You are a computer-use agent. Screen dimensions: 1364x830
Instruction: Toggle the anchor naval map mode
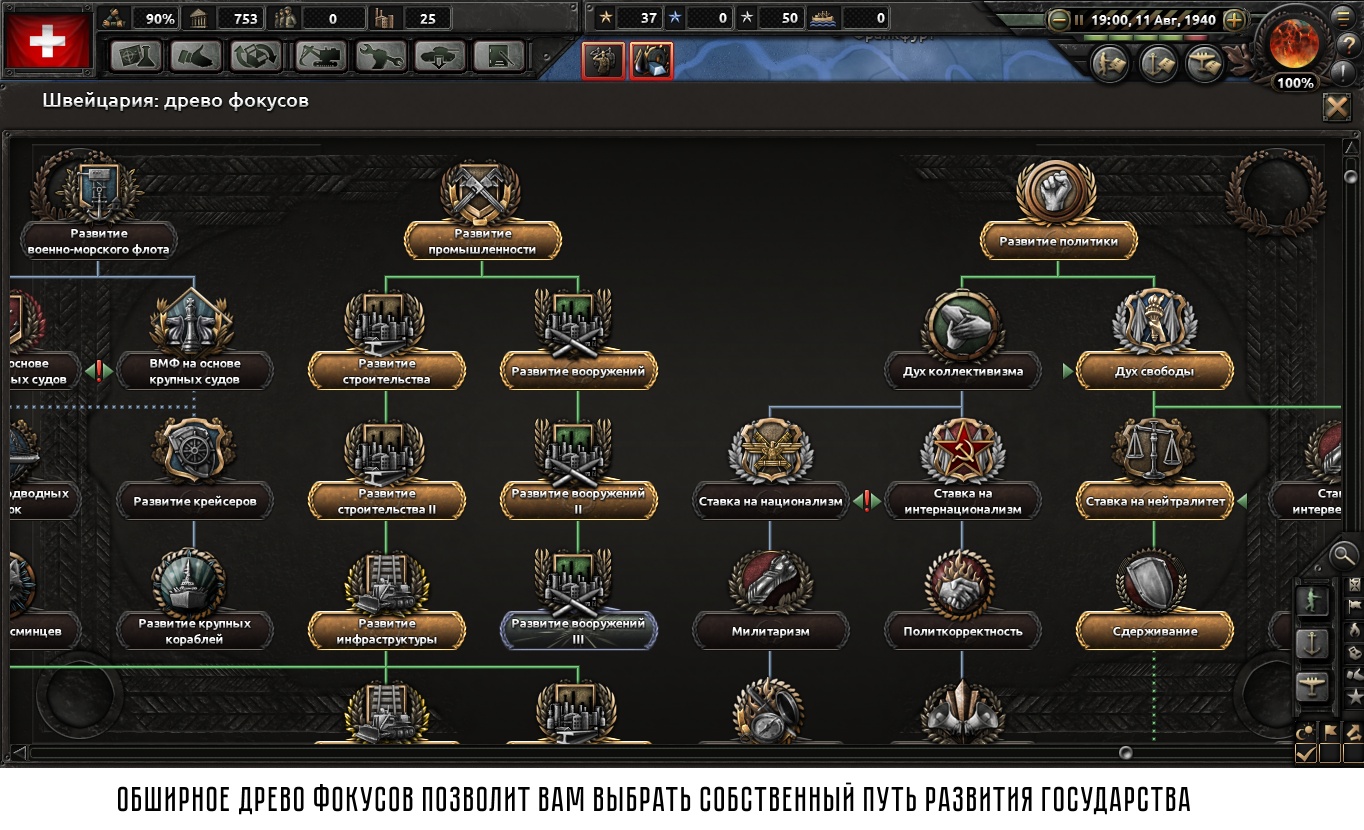point(1313,642)
